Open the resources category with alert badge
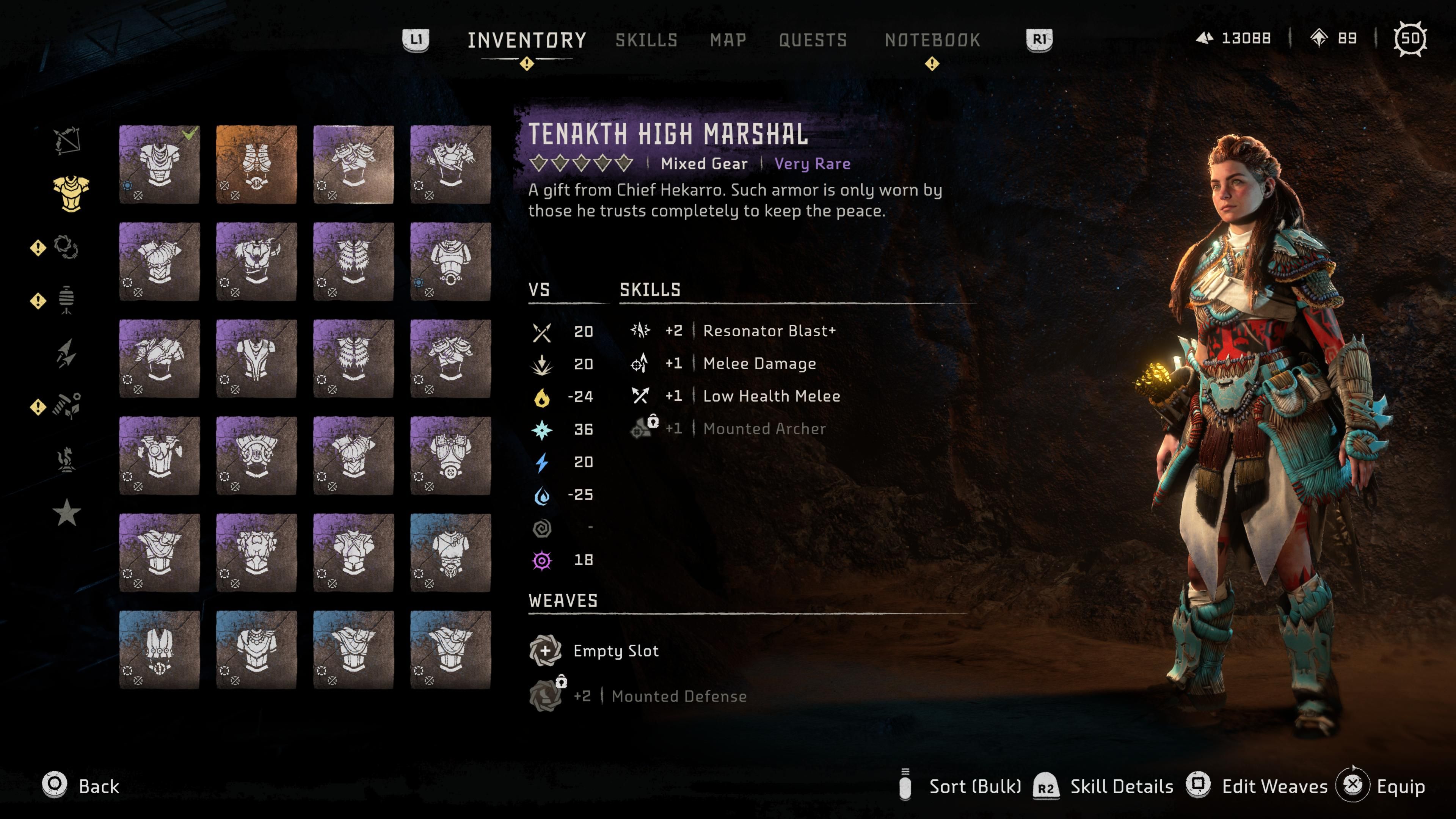The height and width of the screenshot is (819, 1456). click(67, 405)
